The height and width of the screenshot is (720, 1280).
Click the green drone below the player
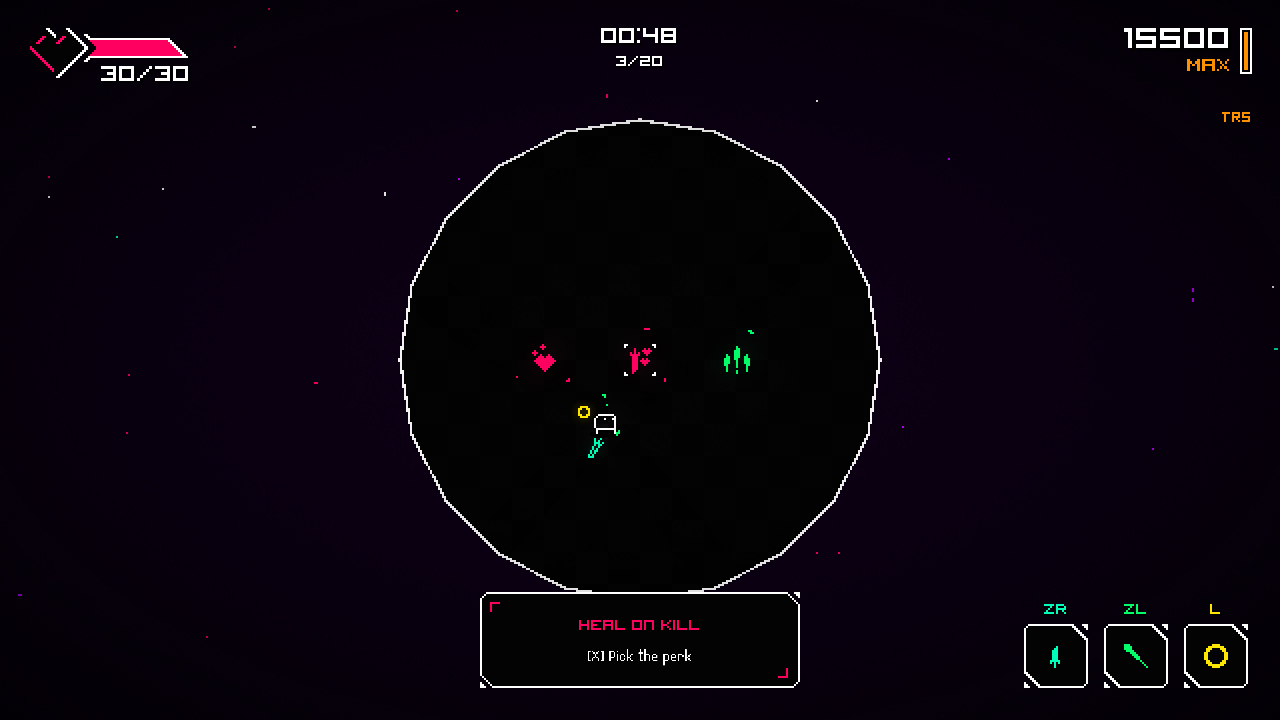(x=594, y=448)
